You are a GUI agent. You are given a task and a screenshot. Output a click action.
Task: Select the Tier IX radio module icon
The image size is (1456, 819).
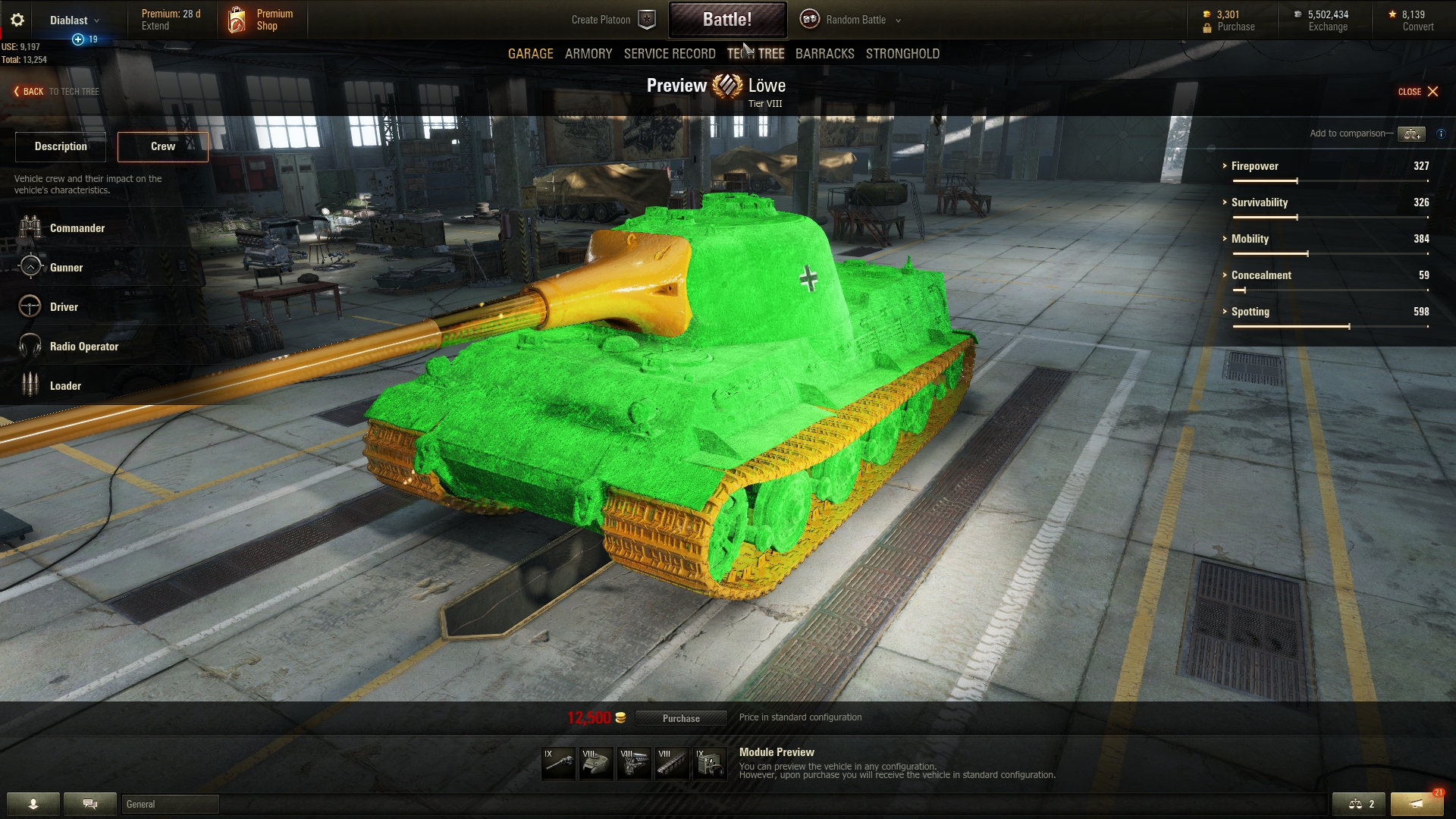pyautogui.click(x=710, y=763)
